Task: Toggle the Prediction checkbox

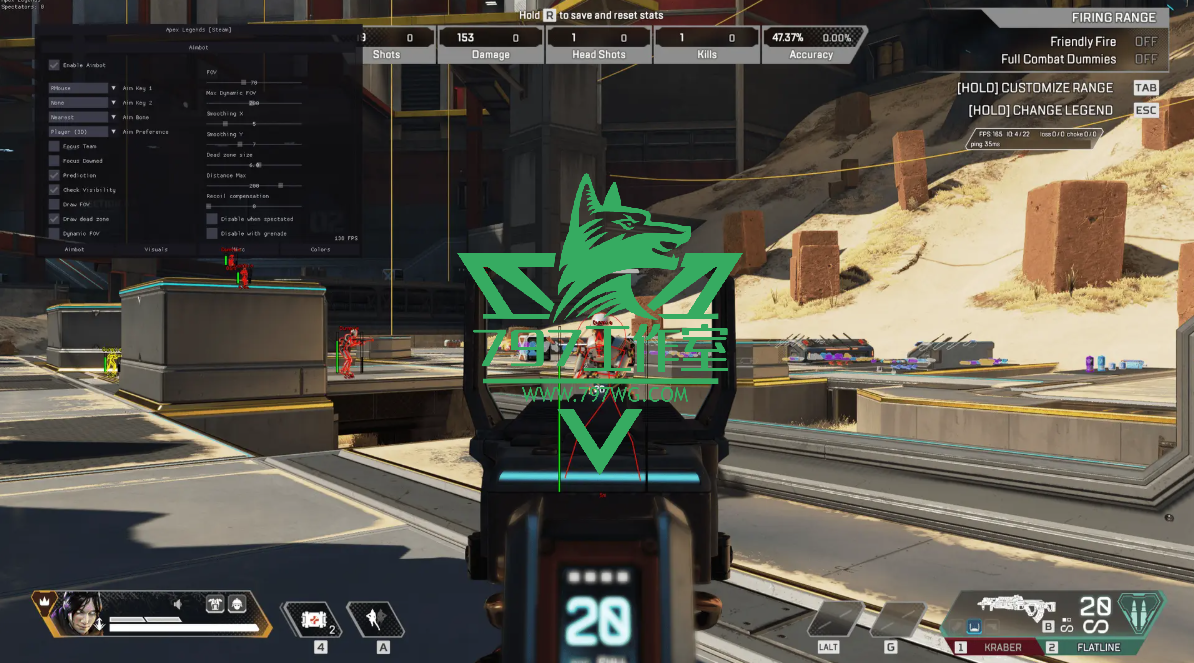Action: click(x=54, y=175)
